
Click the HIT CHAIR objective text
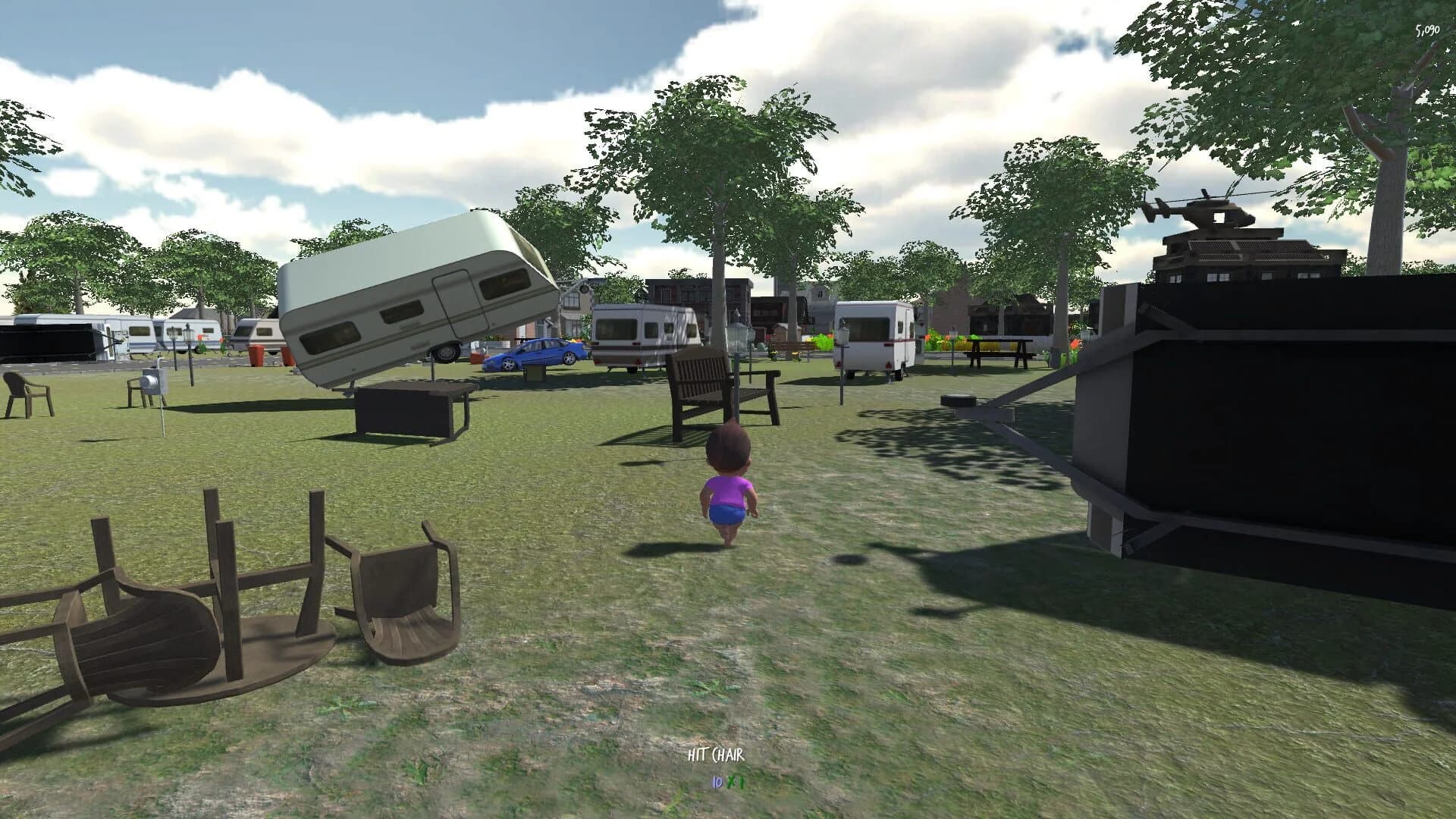(x=717, y=755)
